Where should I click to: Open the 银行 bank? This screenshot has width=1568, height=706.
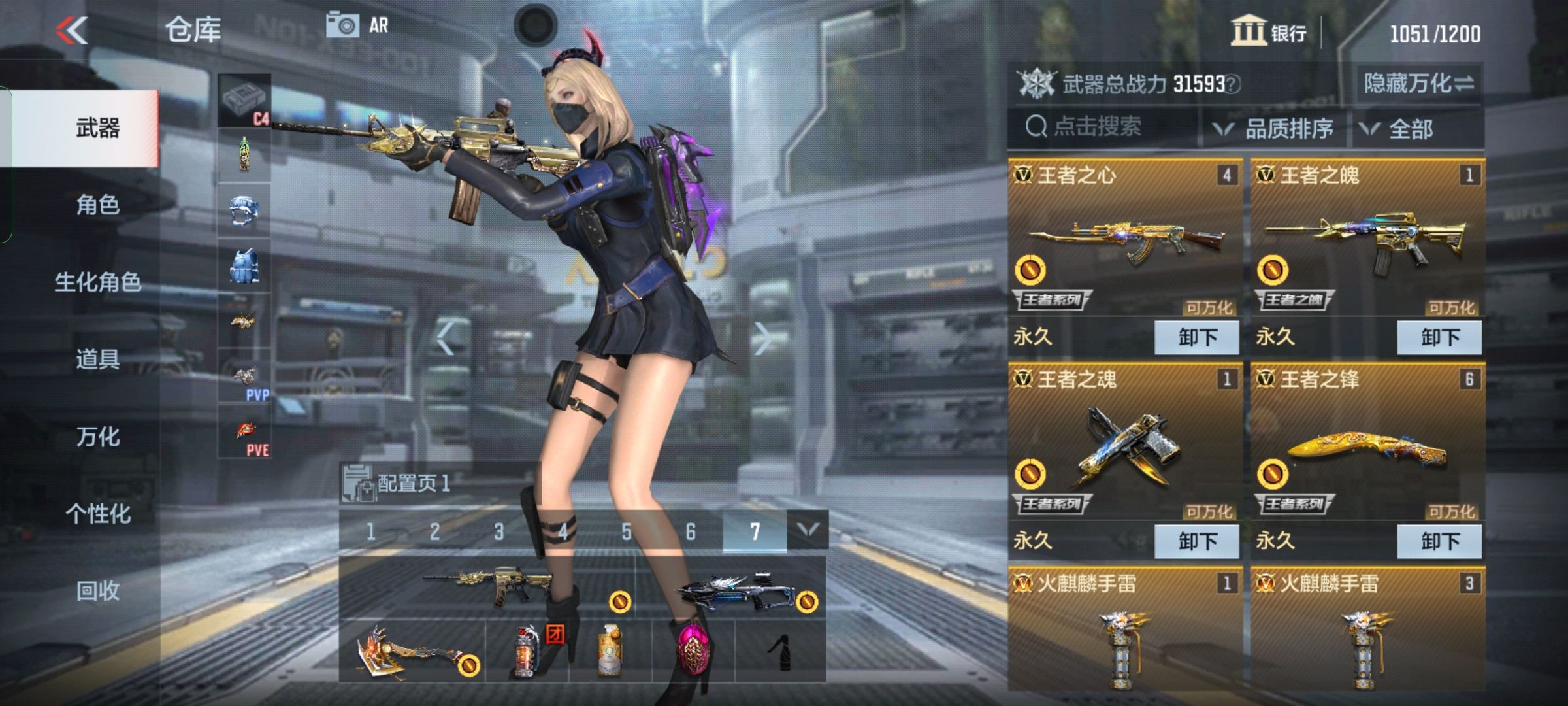[1269, 31]
